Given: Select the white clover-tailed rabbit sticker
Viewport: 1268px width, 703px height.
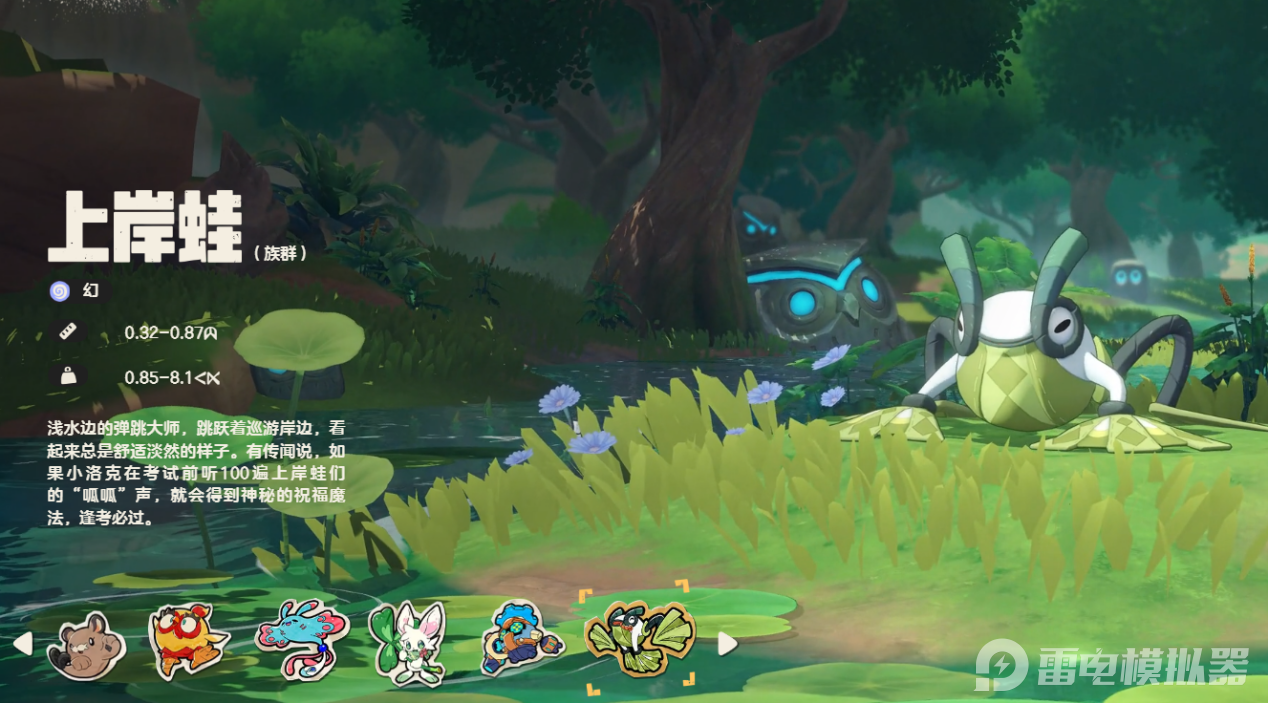Looking at the screenshot, I should [x=407, y=644].
